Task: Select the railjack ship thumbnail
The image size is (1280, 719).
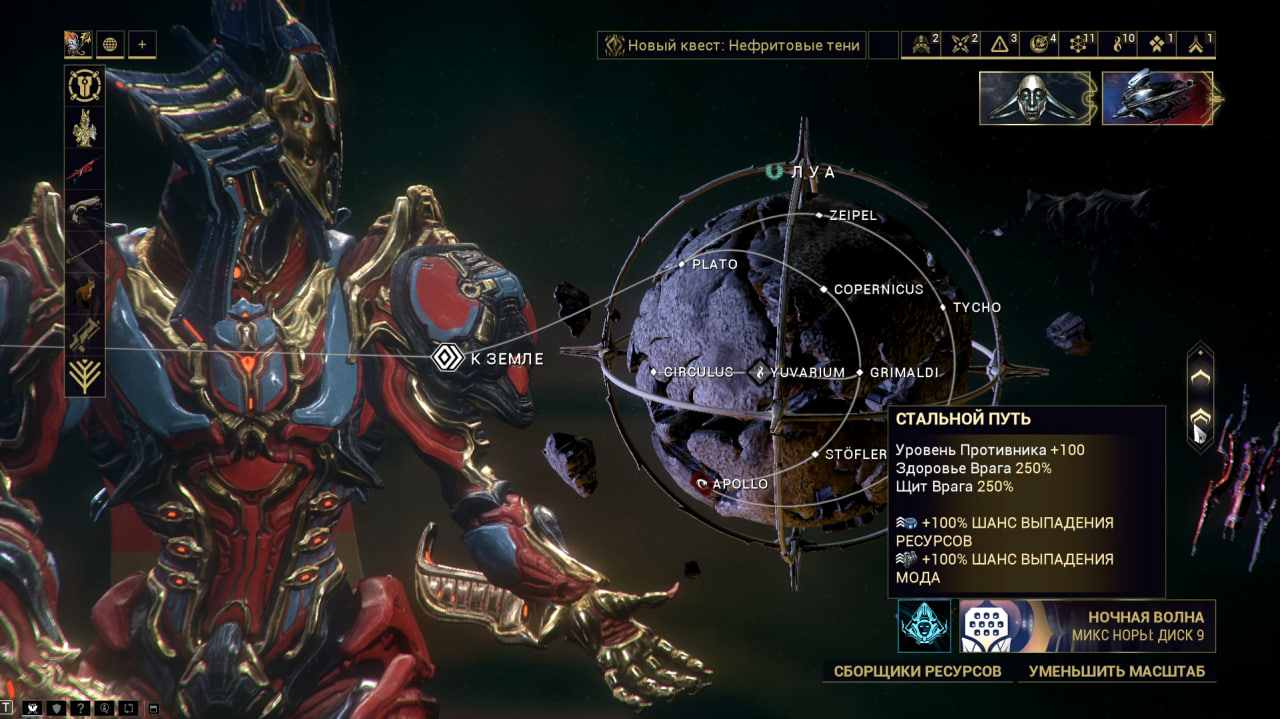Action: 1157,98
